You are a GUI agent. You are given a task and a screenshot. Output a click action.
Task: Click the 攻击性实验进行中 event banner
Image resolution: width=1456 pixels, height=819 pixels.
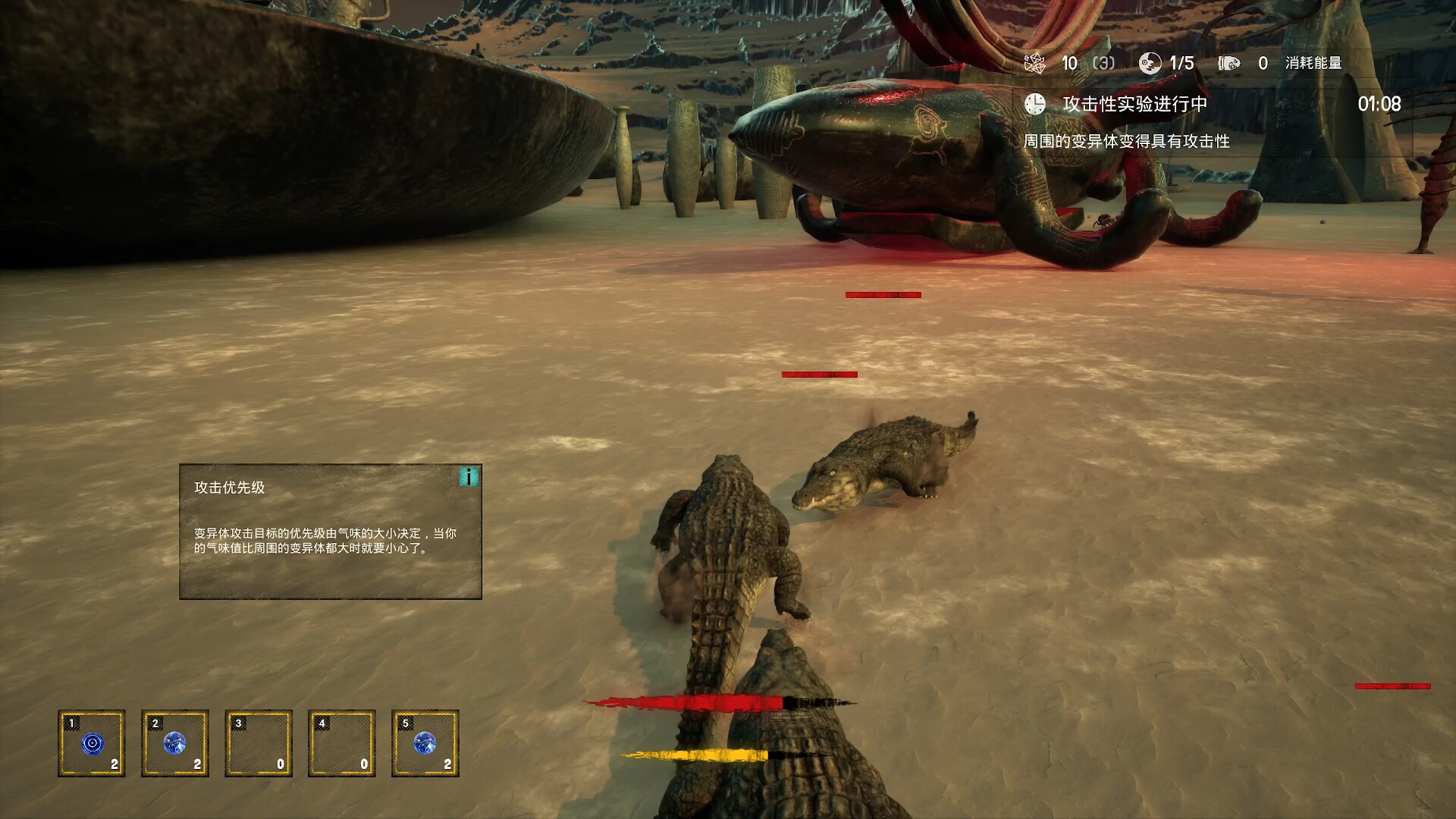(1133, 105)
